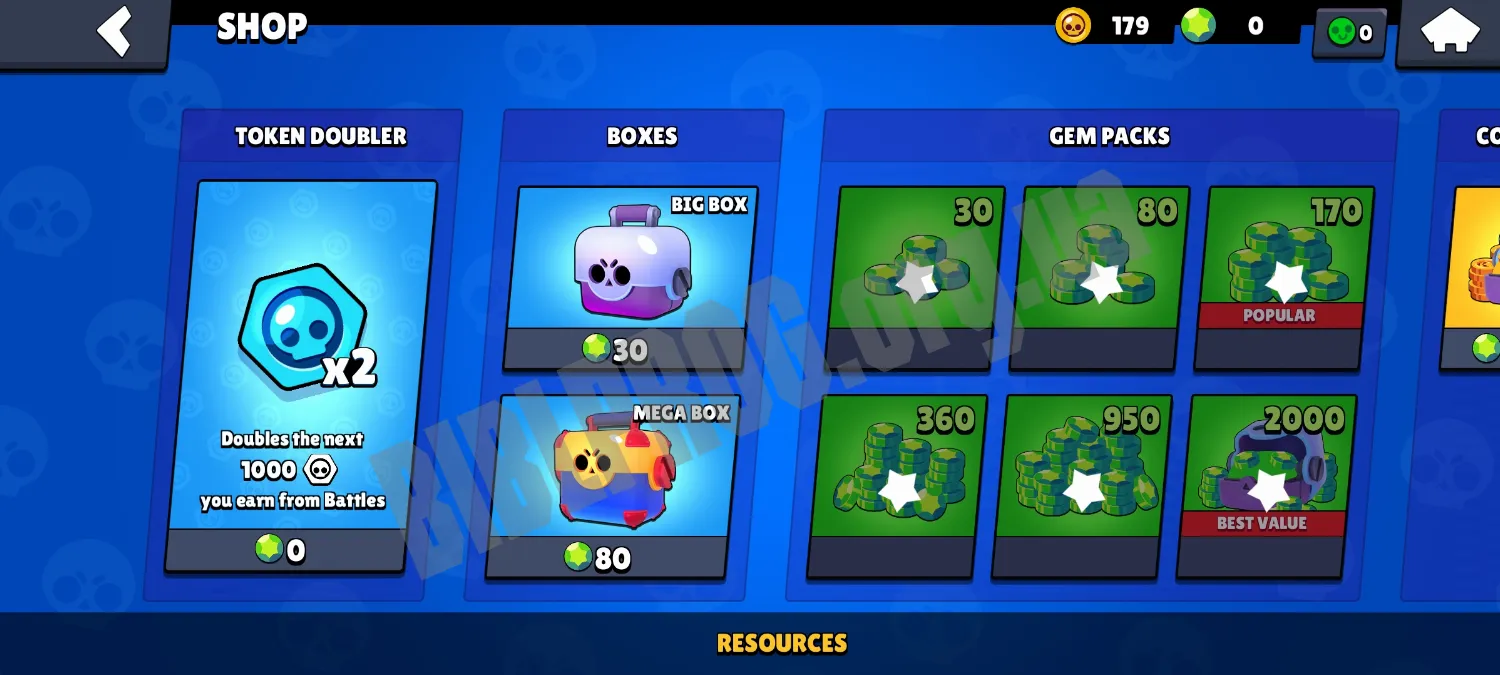
Task: Buy the Token Doubler offer
Action: [301, 375]
